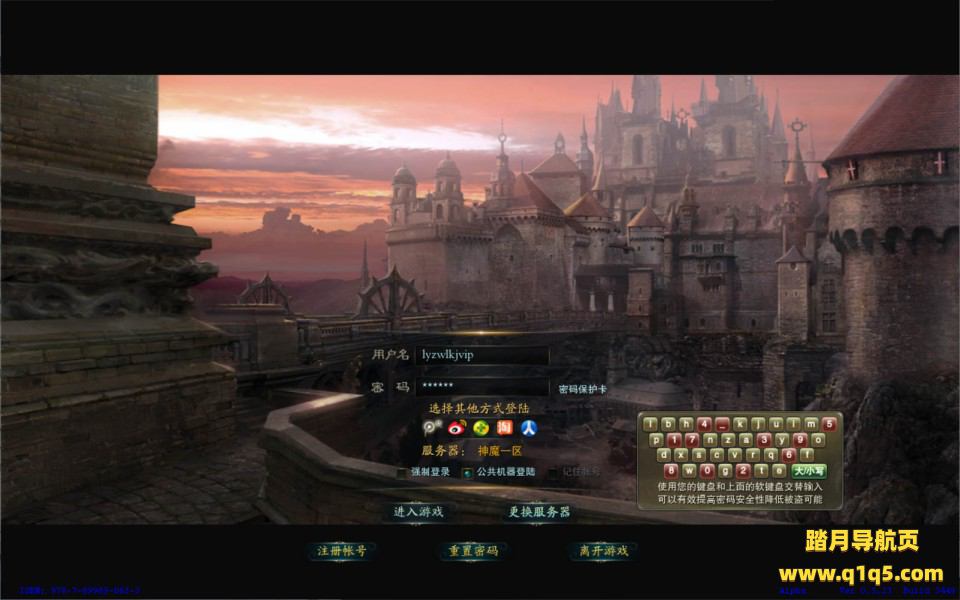Toggle the 公共机器登陆 public machine checkbox

pos(467,472)
